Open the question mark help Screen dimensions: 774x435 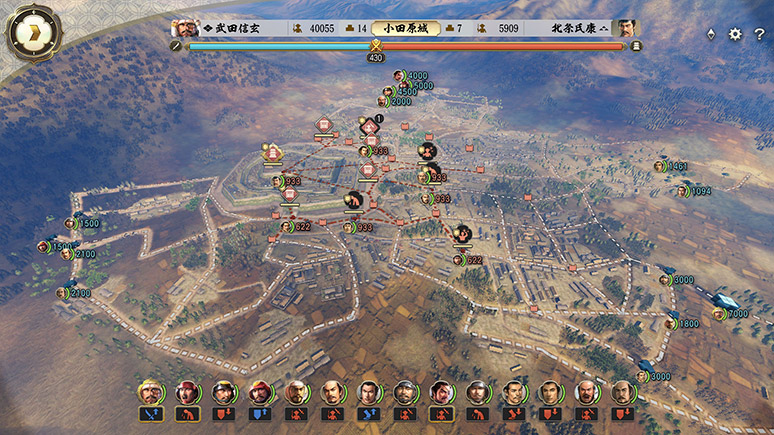click(x=759, y=34)
